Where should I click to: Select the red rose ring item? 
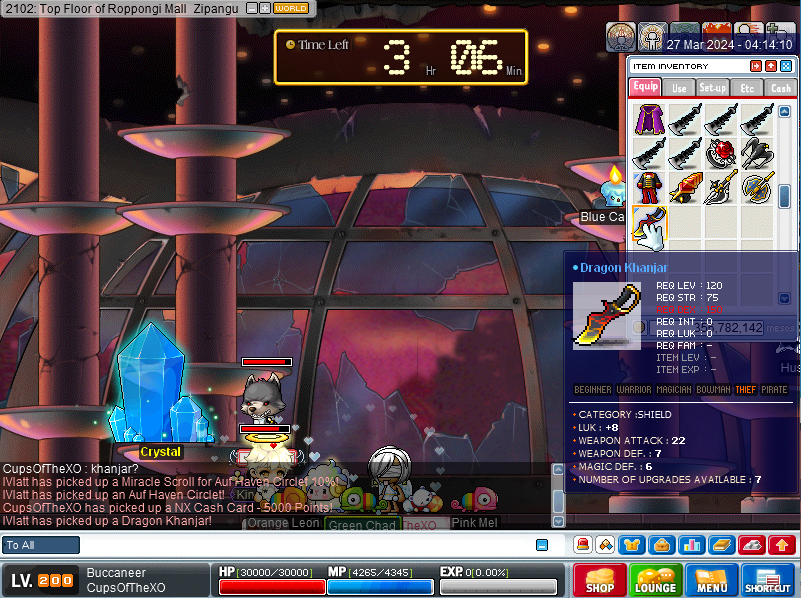click(x=722, y=154)
